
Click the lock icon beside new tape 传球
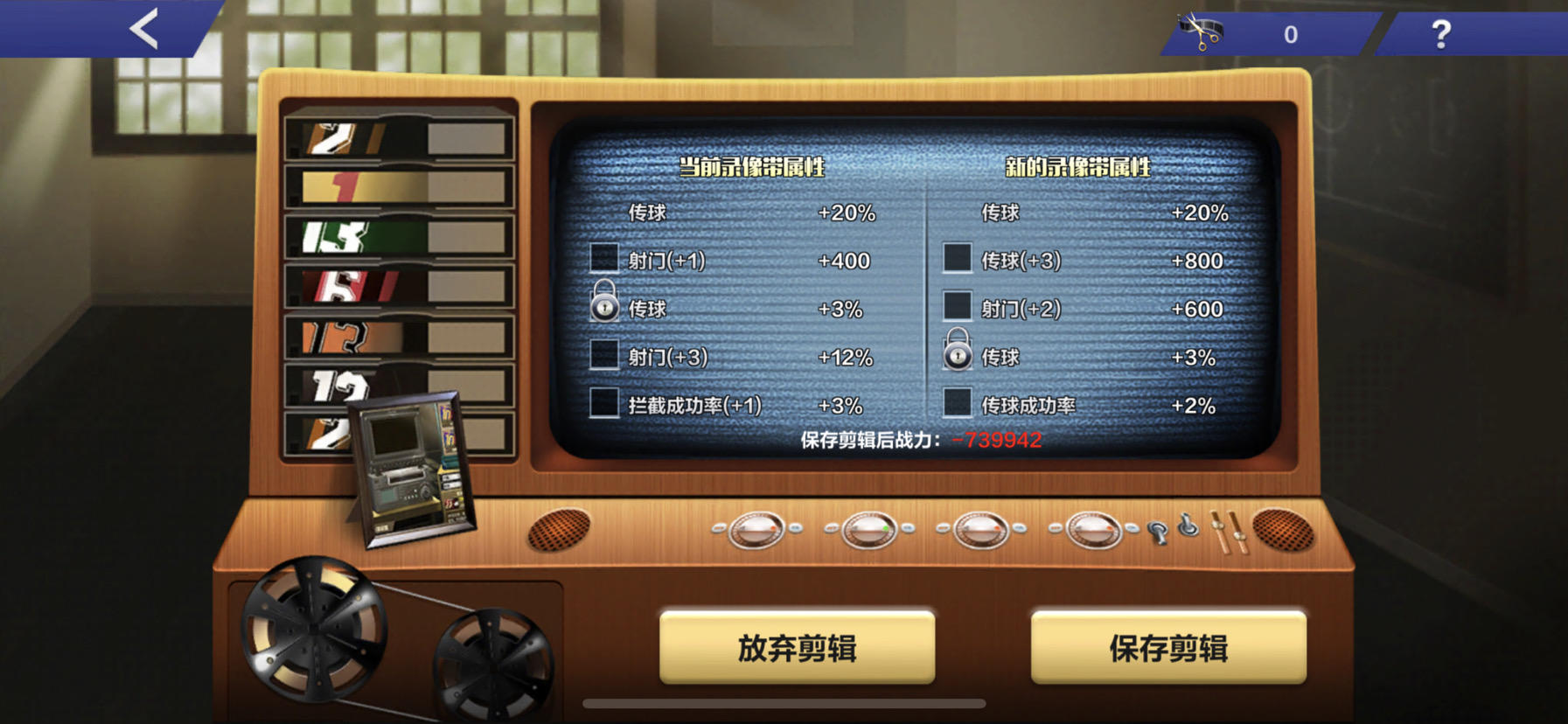pos(958,353)
